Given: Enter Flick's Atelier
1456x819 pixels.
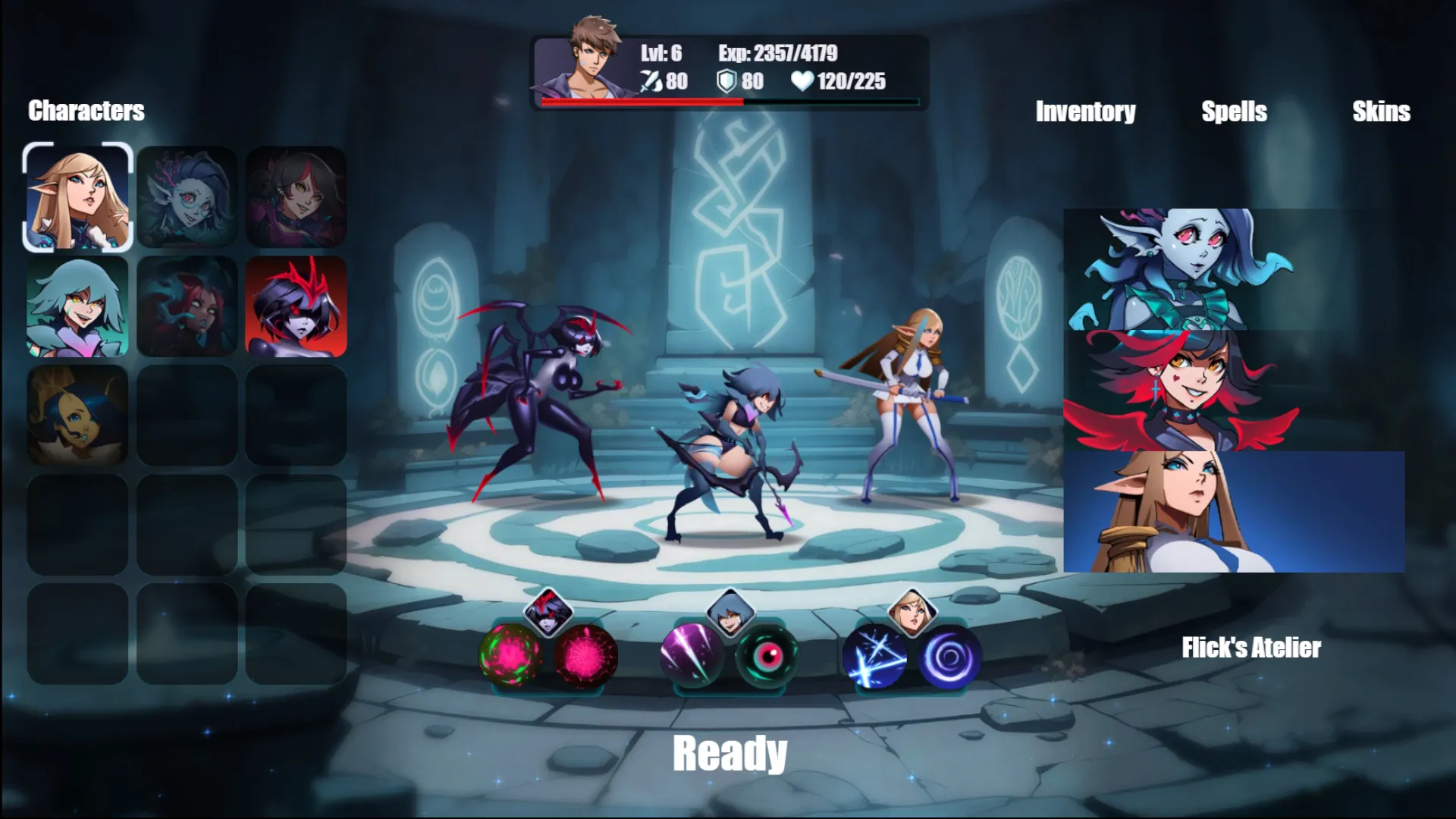Looking at the screenshot, I should pos(1250,648).
